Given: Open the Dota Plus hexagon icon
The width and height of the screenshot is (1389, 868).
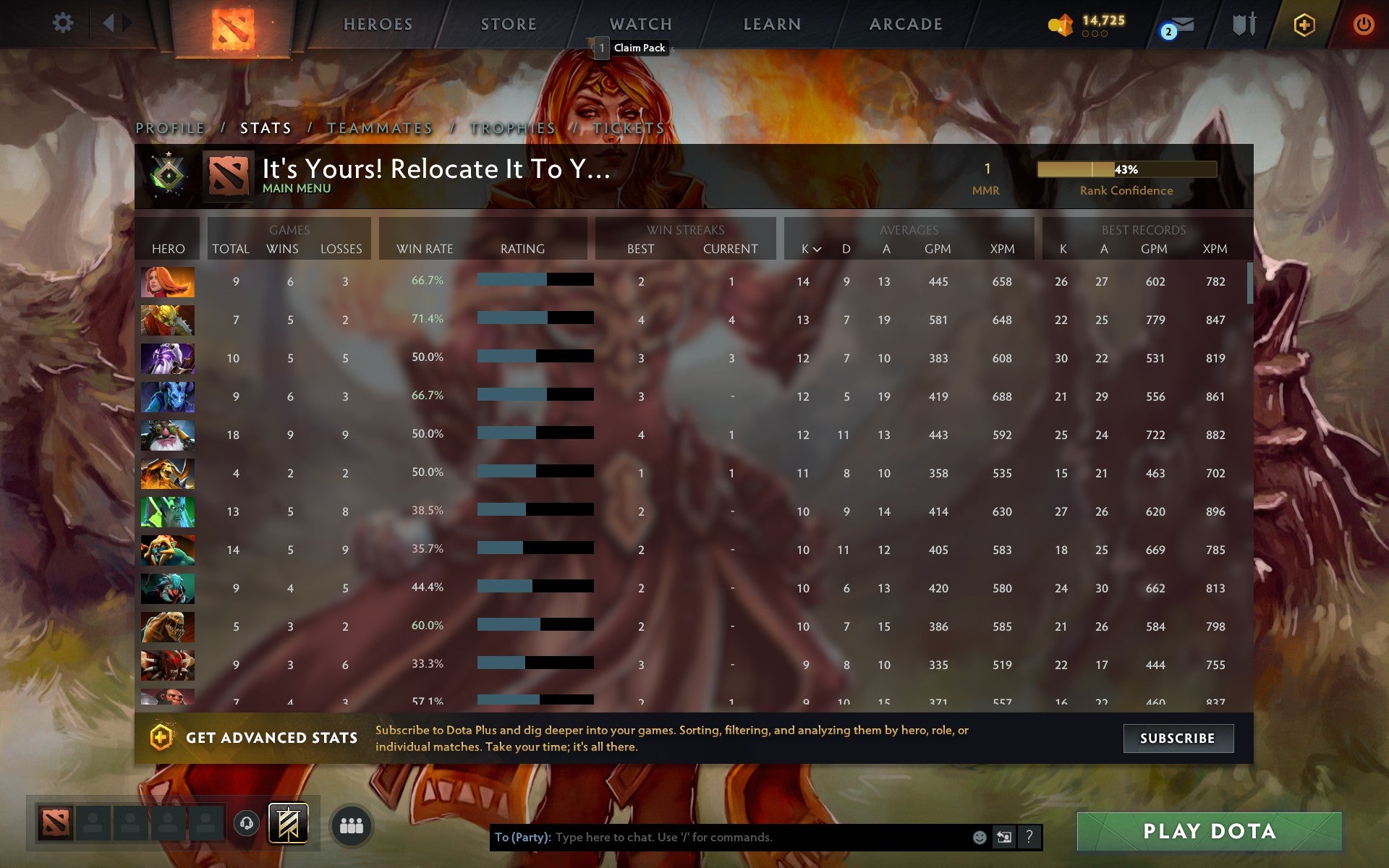Looking at the screenshot, I should point(1303,23).
